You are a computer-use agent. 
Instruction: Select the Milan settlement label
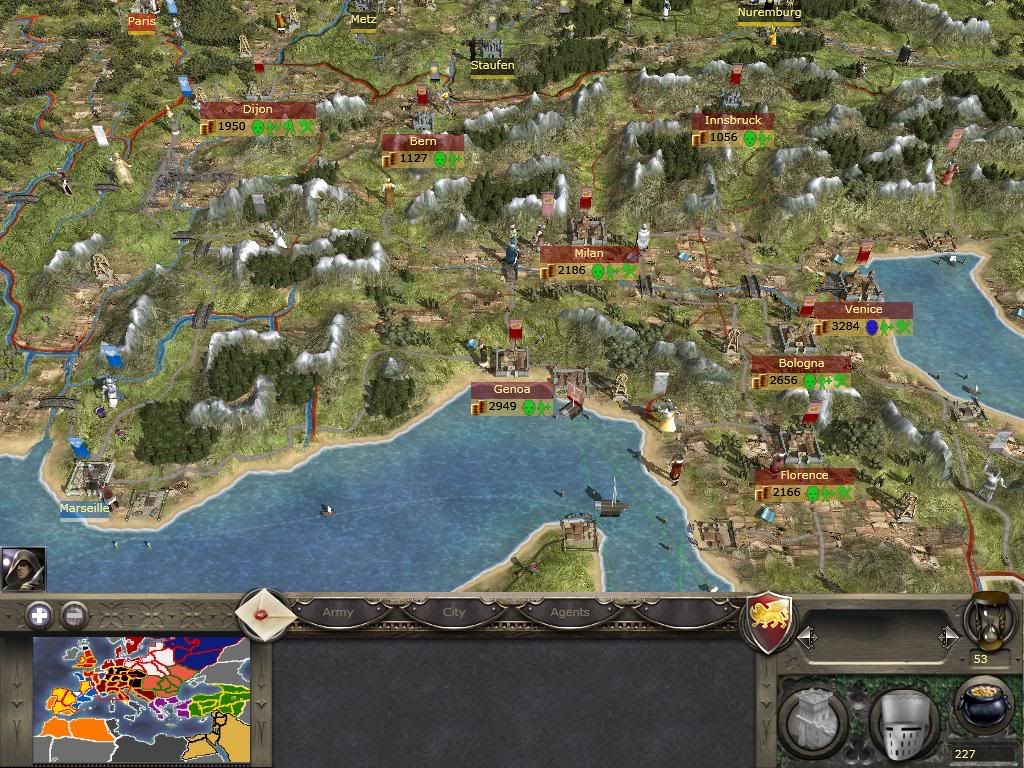589,254
